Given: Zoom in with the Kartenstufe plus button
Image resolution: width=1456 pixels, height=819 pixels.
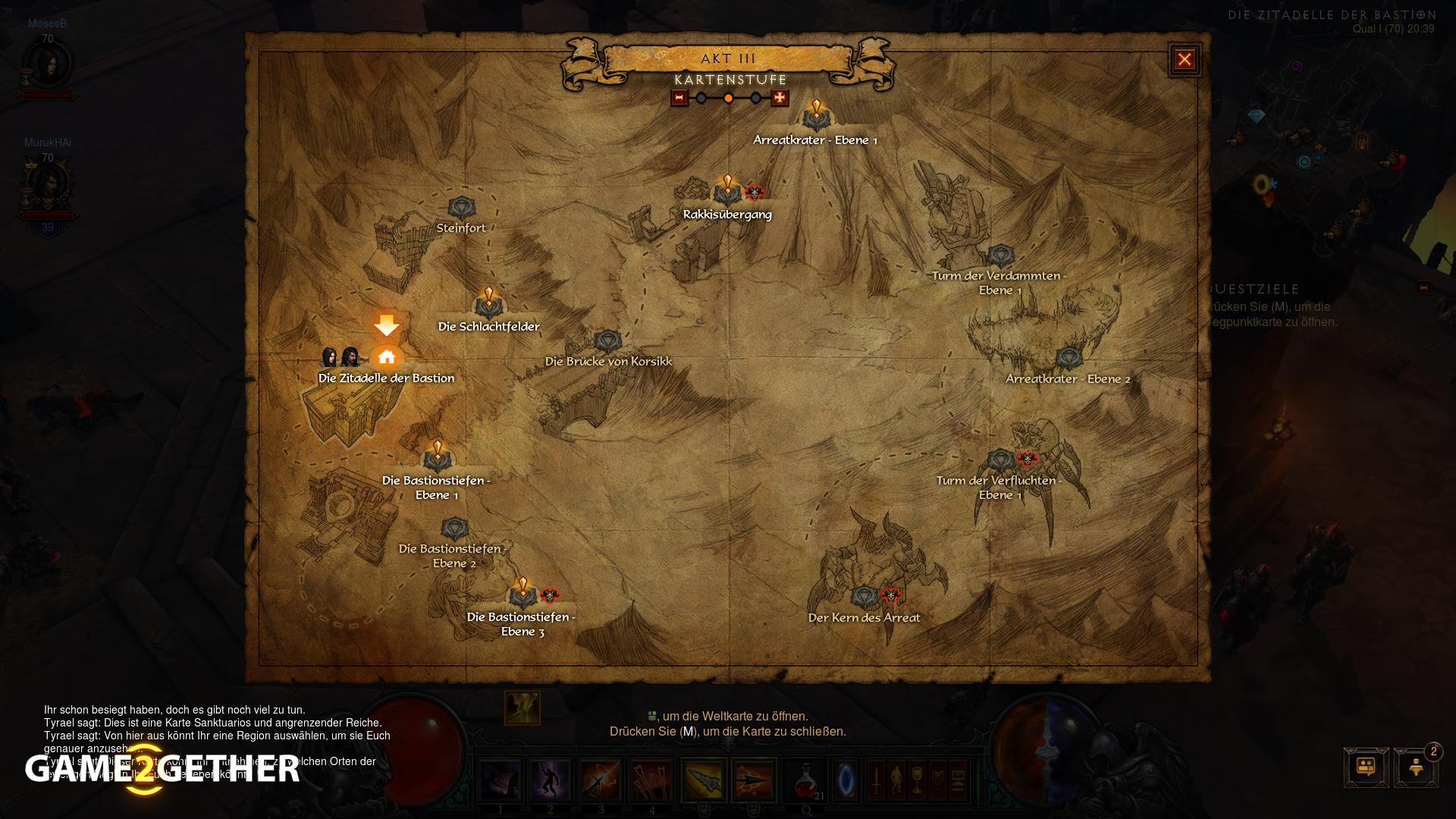Looking at the screenshot, I should tap(780, 98).
